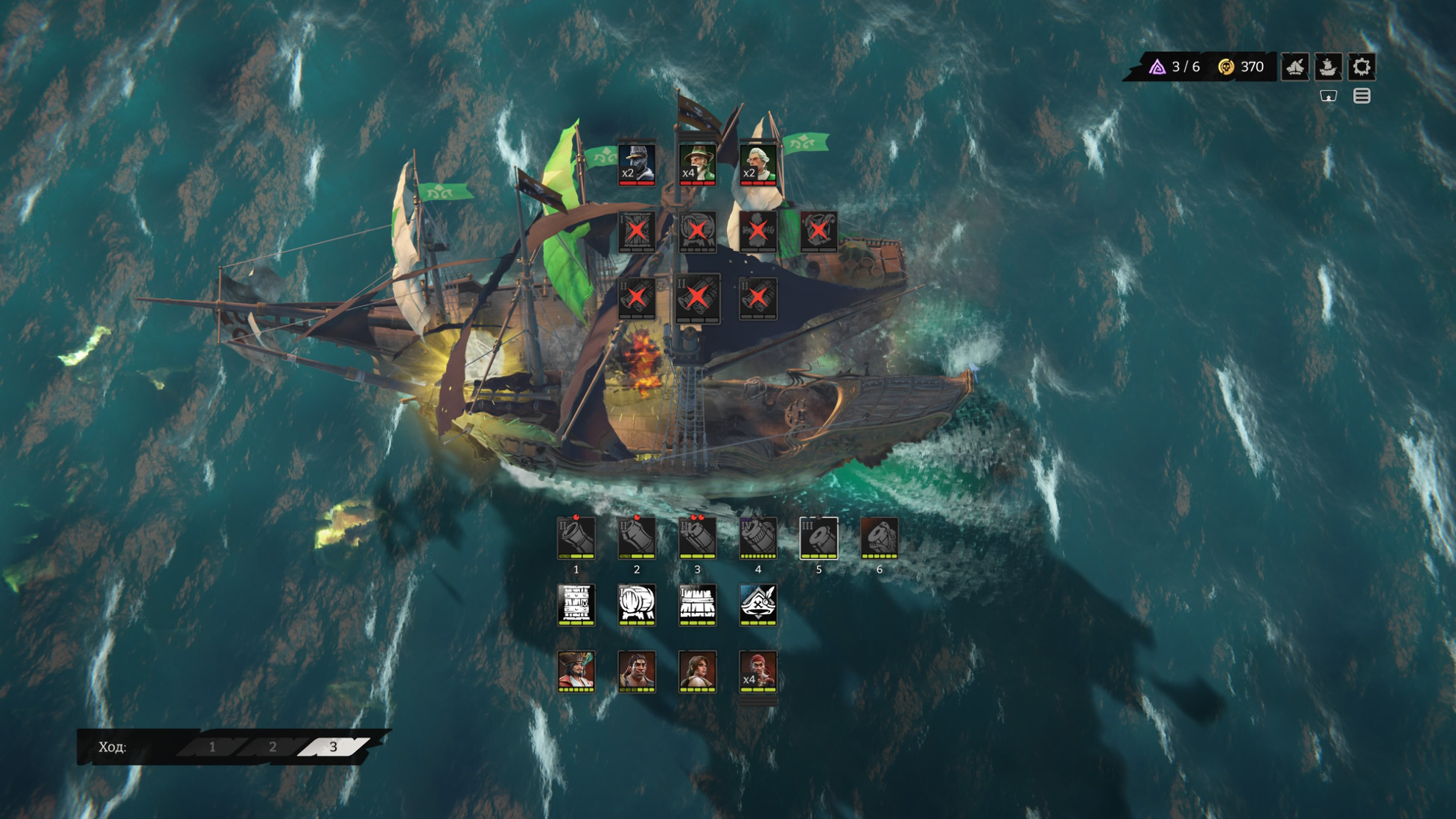
Task: Pick the tier IV cannon in slot 4
Action: pyautogui.click(x=758, y=537)
